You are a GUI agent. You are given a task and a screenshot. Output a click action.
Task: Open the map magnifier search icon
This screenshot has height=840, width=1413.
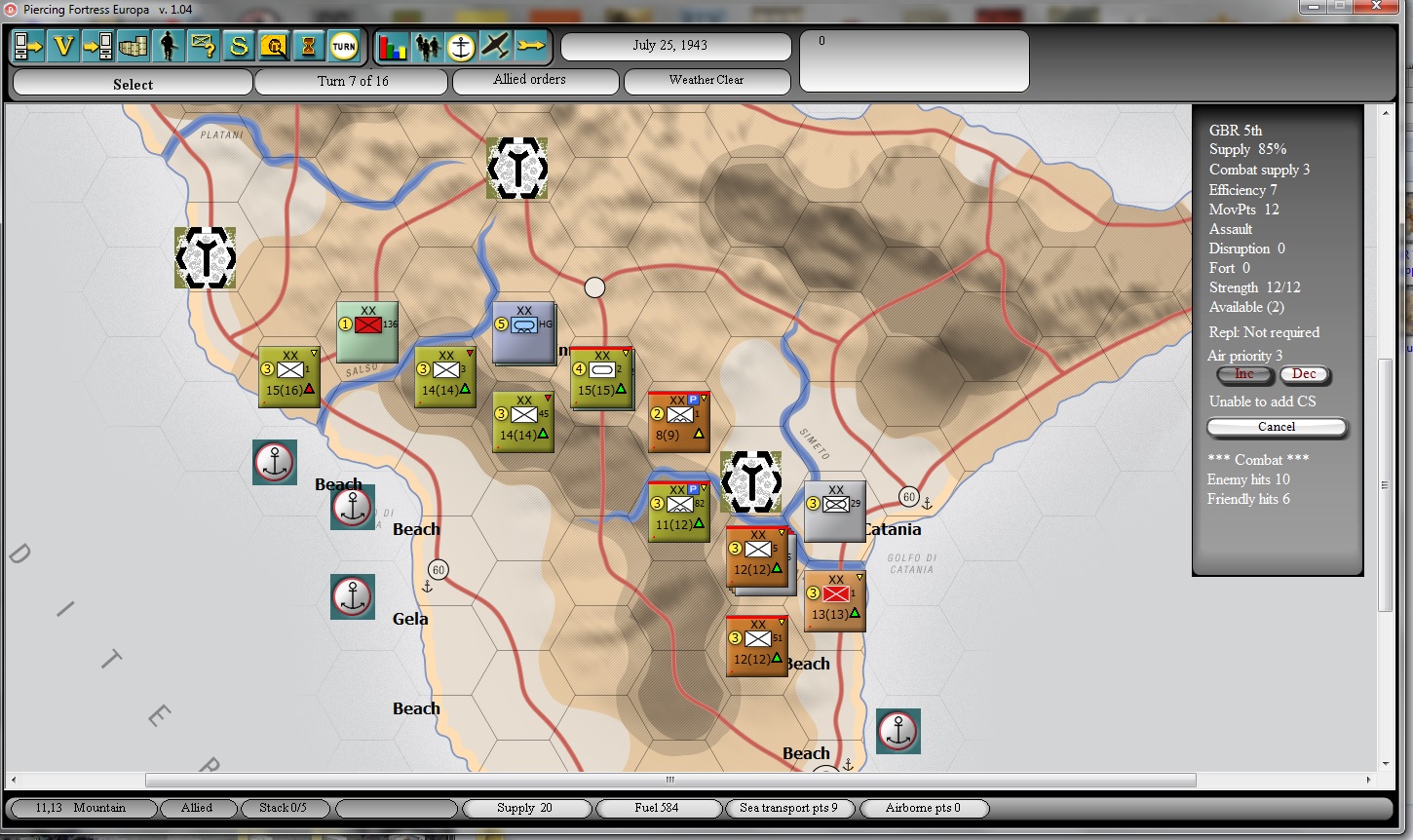click(274, 46)
